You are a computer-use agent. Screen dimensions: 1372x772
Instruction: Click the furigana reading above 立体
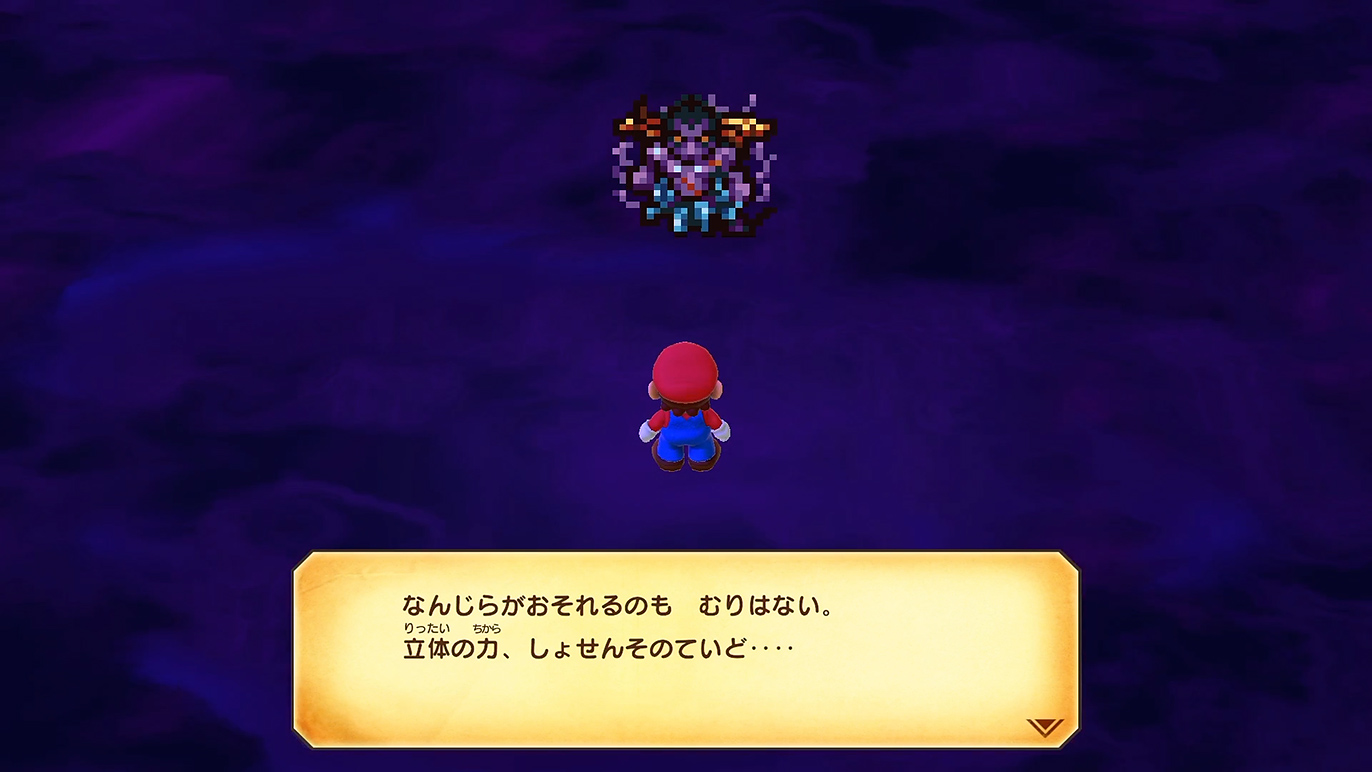point(425,627)
